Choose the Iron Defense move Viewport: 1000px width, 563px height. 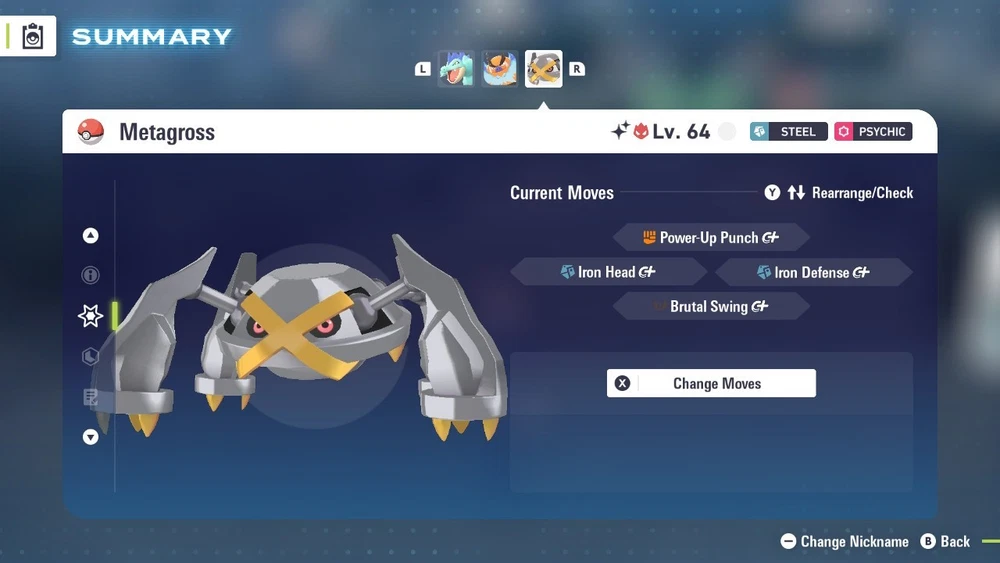click(813, 272)
